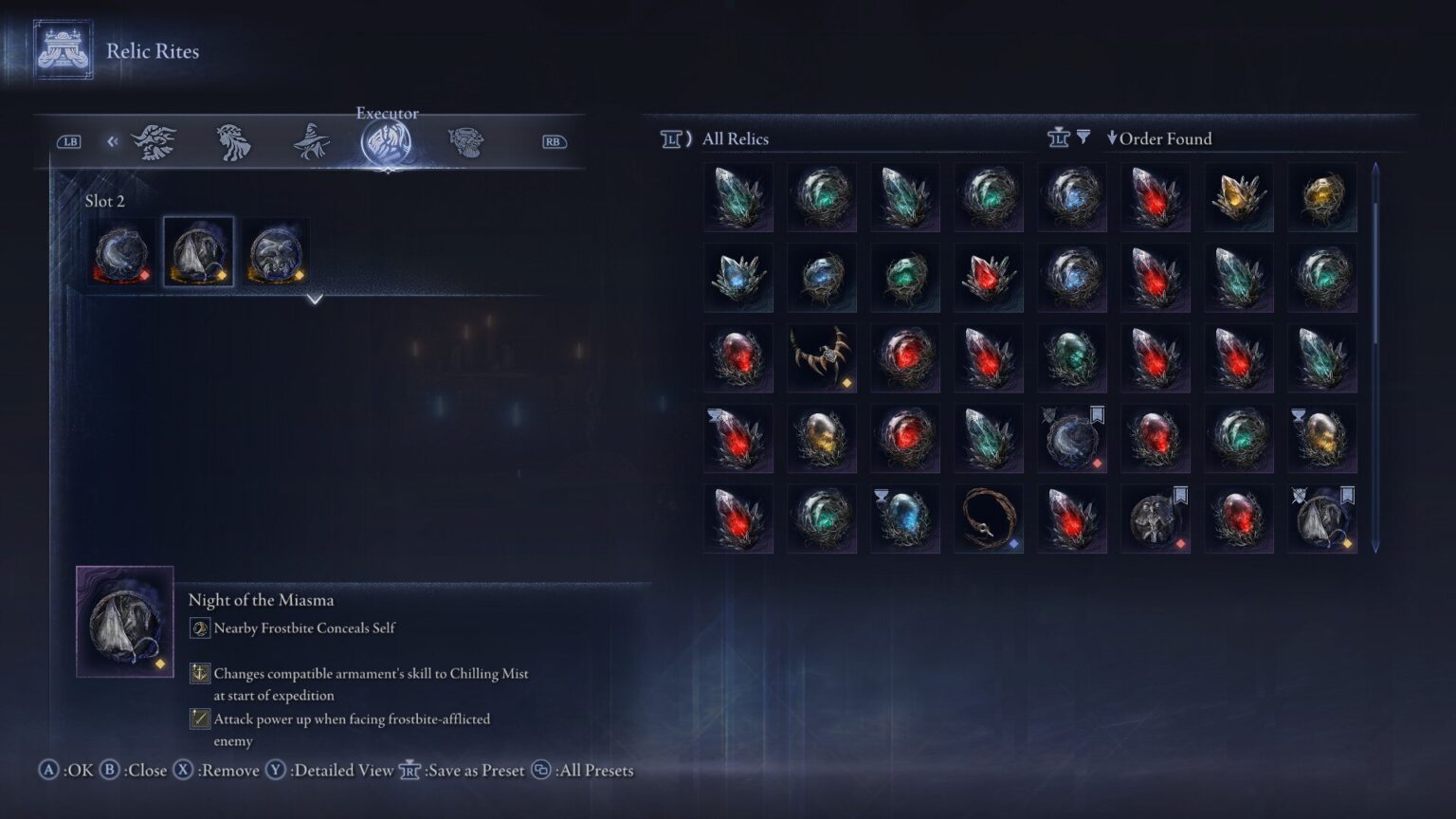1456x819 pixels.
Task: Select the Guardian character icon
Action: (x=155, y=140)
